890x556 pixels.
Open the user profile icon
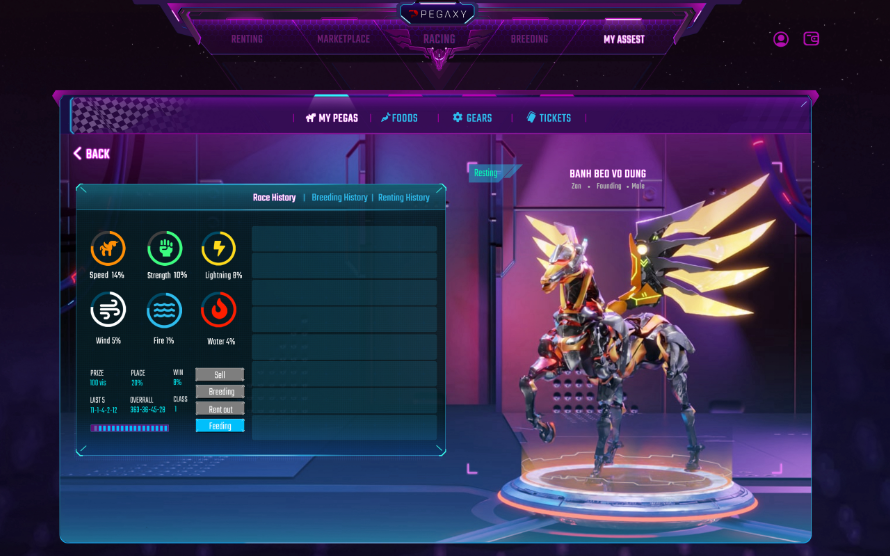[x=781, y=39]
